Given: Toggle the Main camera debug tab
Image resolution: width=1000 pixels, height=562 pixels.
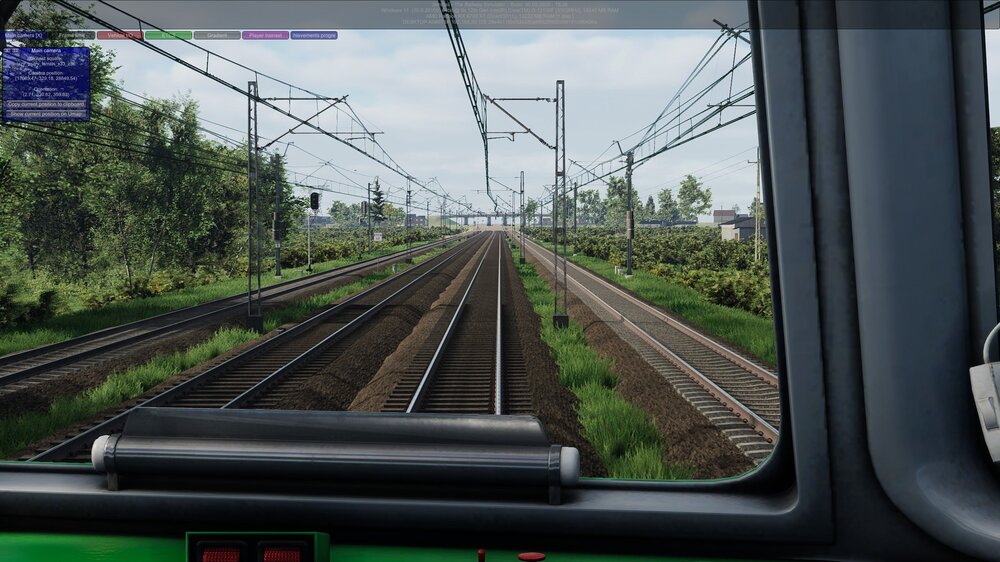Looking at the screenshot, I should [25, 35].
